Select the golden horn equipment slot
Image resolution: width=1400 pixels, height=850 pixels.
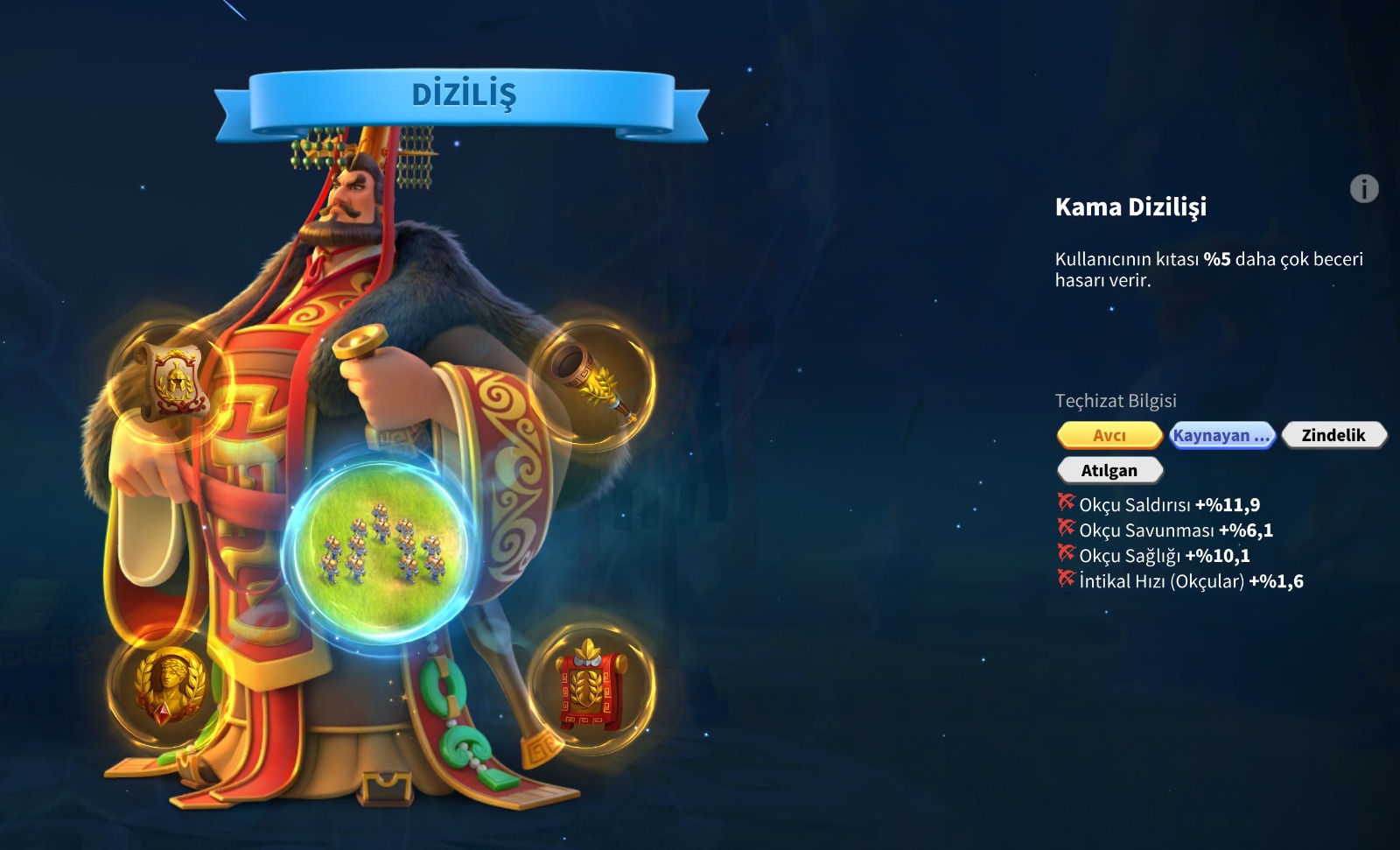pos(594,382)
